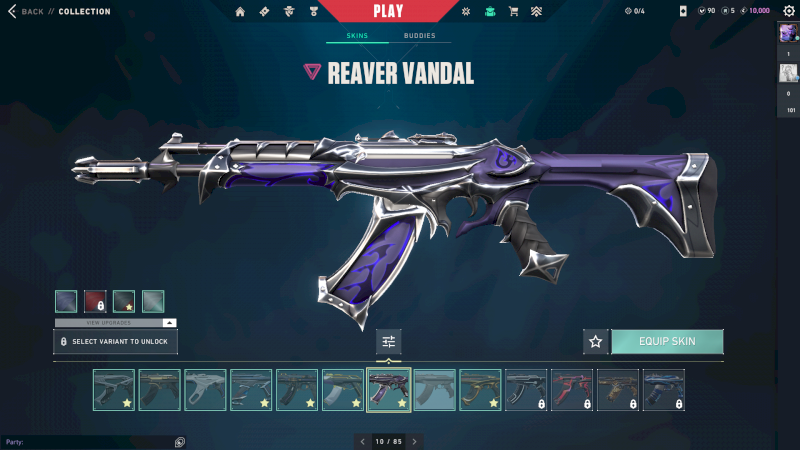Image resolution: width=800 pixels, height=450 pixels.
Task: Open the Valorant Points 10,000 currency display
Action: [x=755, y=11]
